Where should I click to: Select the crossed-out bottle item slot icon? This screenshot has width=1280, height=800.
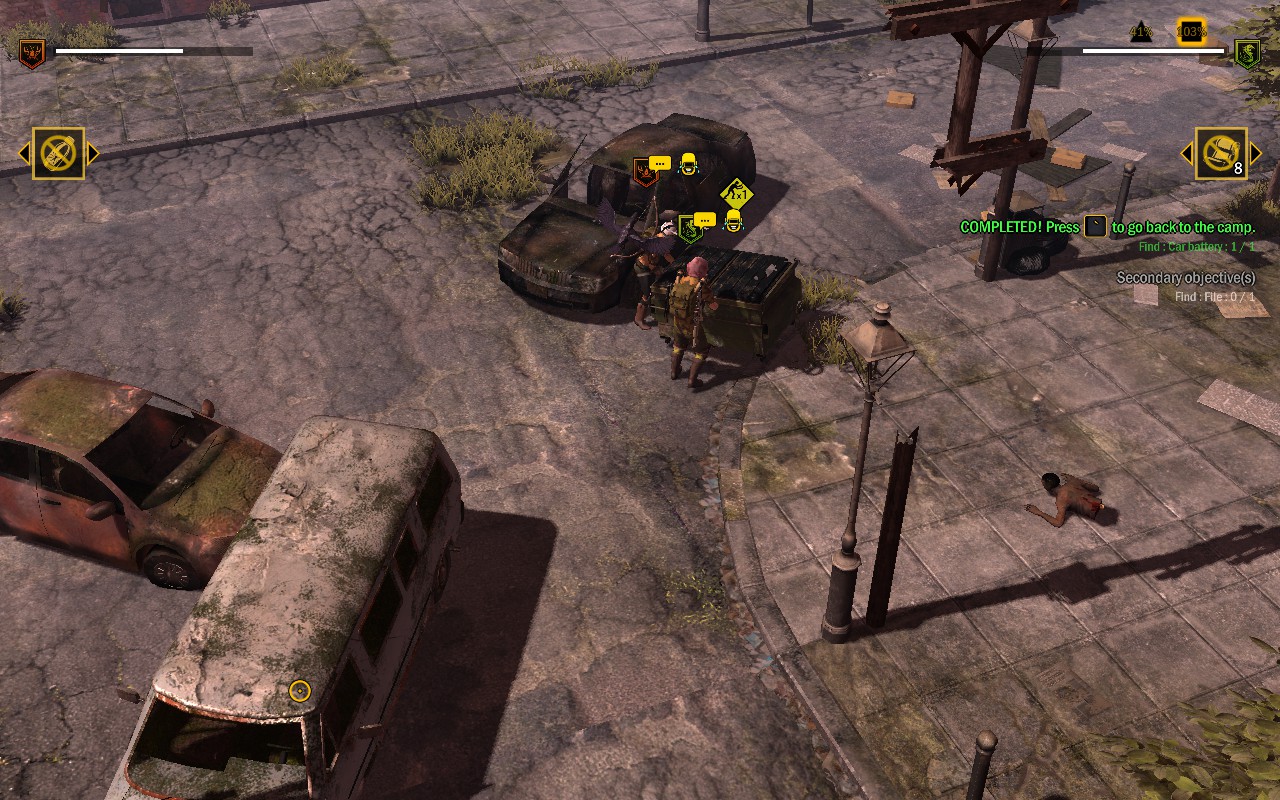coord(59,154)
